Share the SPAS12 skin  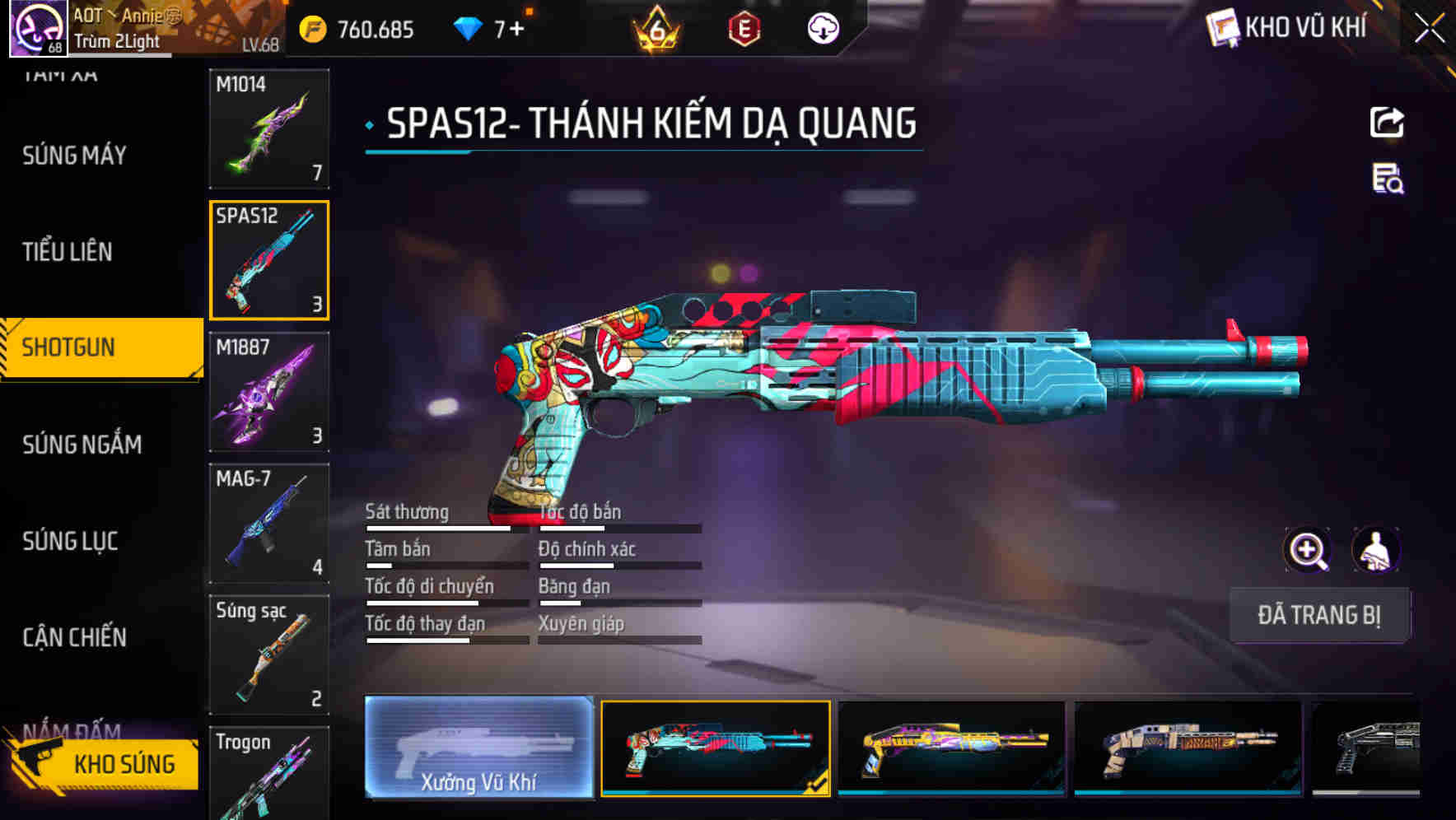coord(1386,122)
